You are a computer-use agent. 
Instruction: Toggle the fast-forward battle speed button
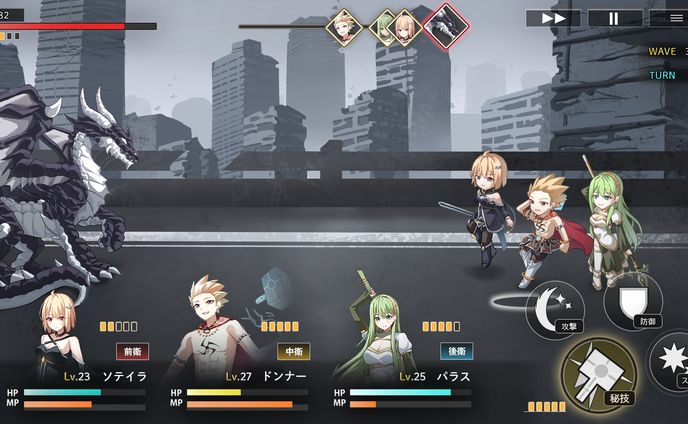[553, 18]
